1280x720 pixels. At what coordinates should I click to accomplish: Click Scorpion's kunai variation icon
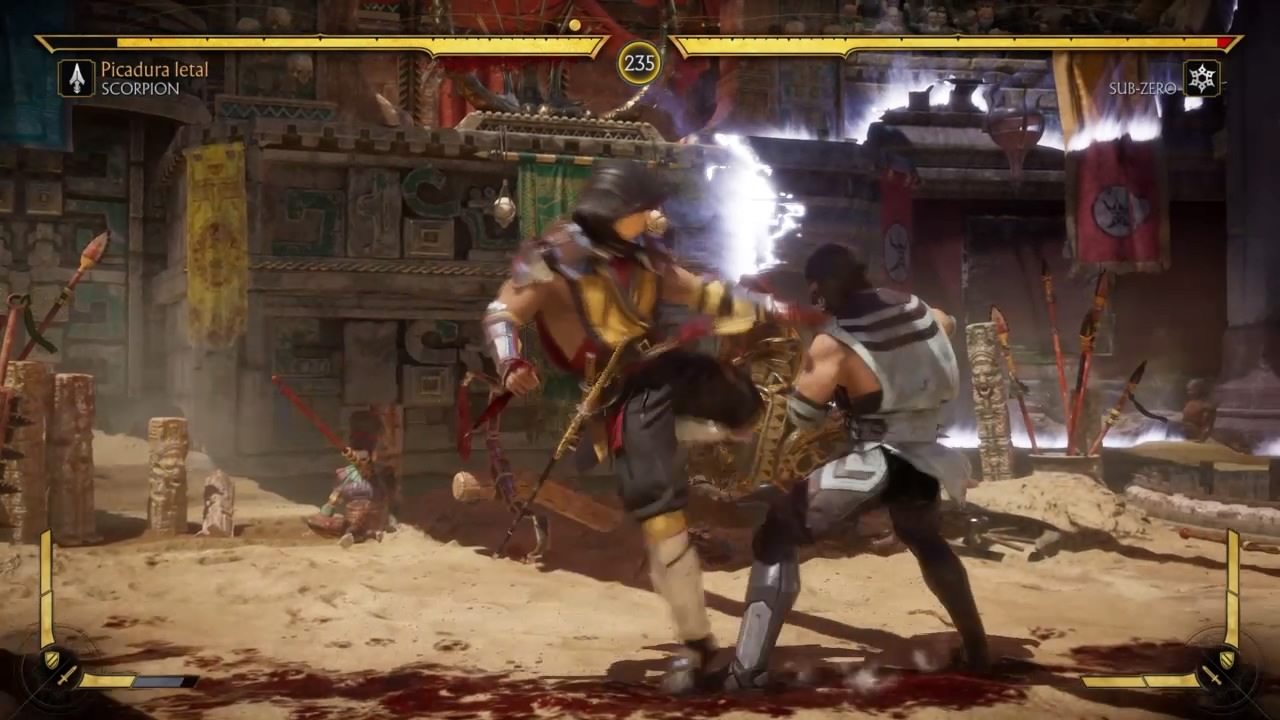[x=76, y=78]
